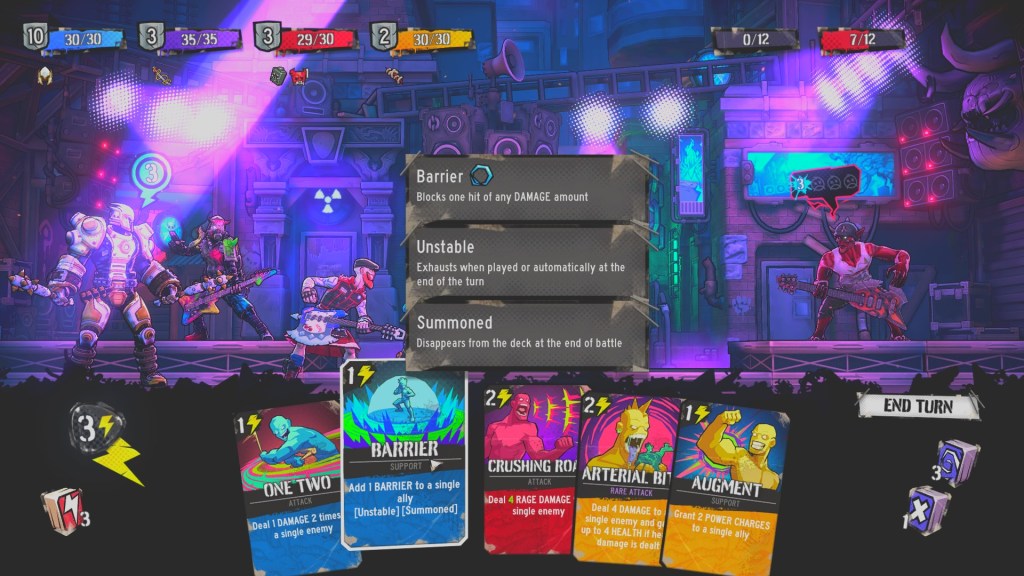
Task: Inspect the wrapped candy status icon
Action: (x=396, y=74)
